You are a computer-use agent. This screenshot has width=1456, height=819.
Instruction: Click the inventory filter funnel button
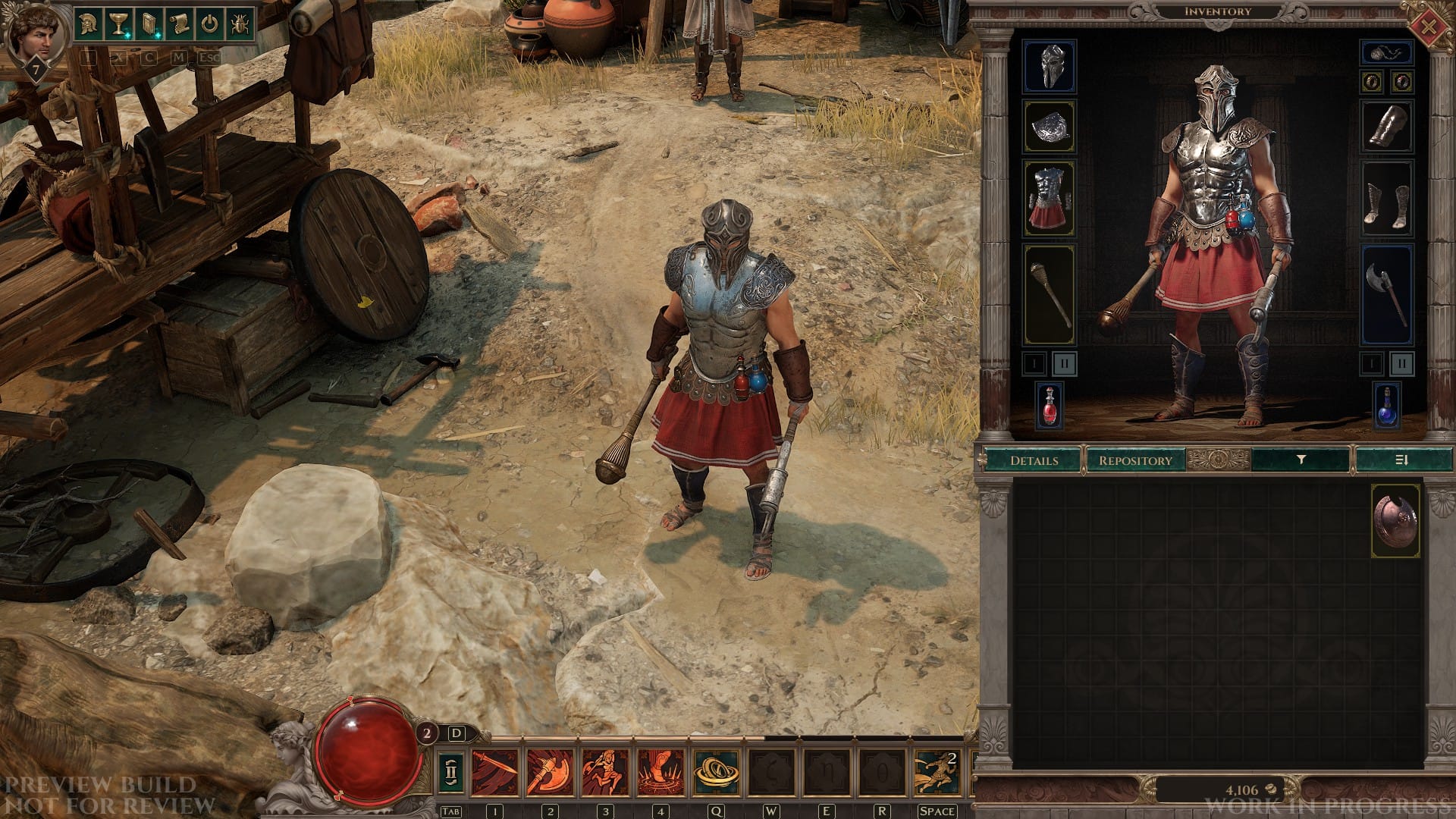click(1301, 460)
